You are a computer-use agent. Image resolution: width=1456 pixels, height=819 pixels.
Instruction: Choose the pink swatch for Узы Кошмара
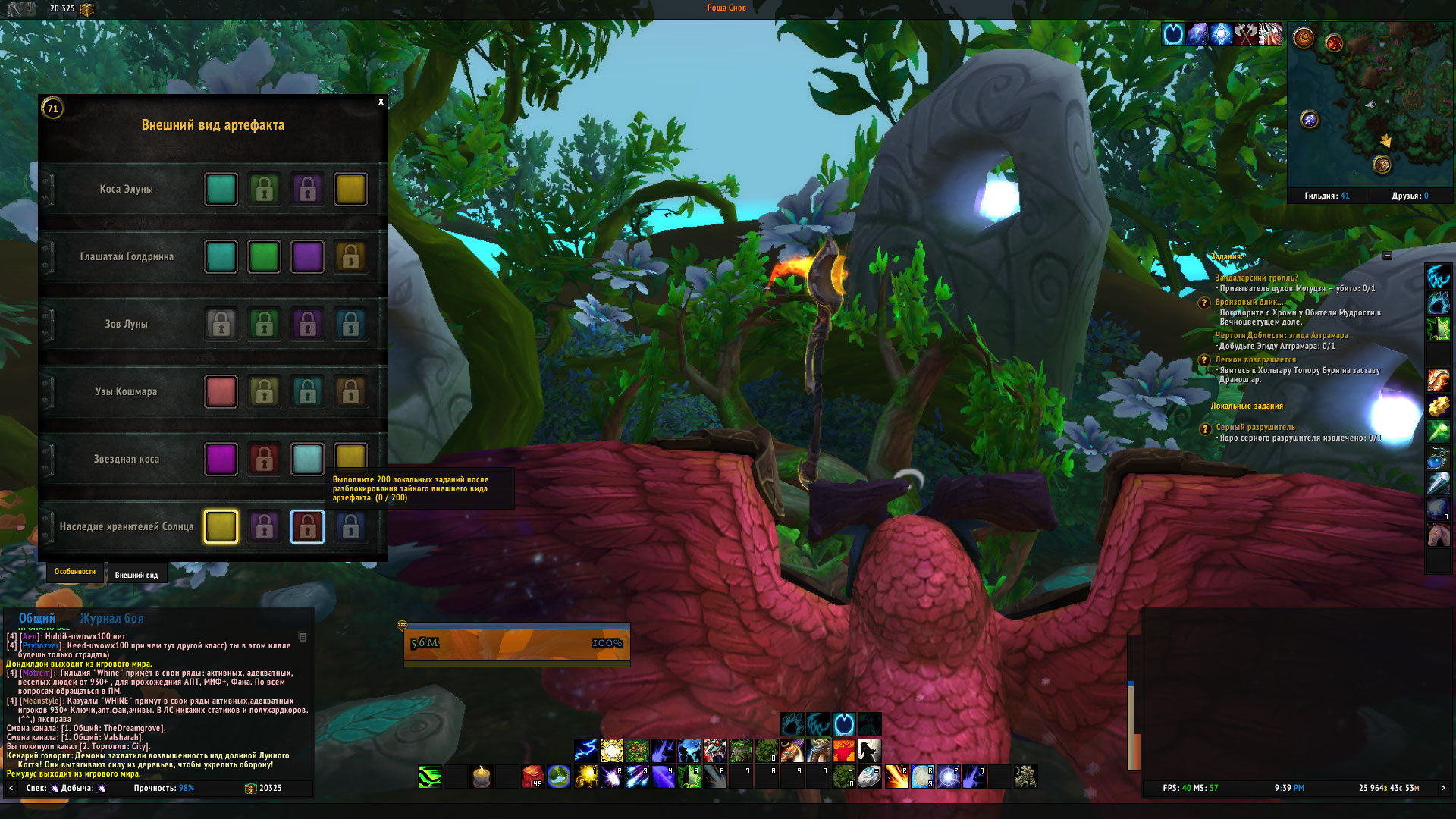221,392
